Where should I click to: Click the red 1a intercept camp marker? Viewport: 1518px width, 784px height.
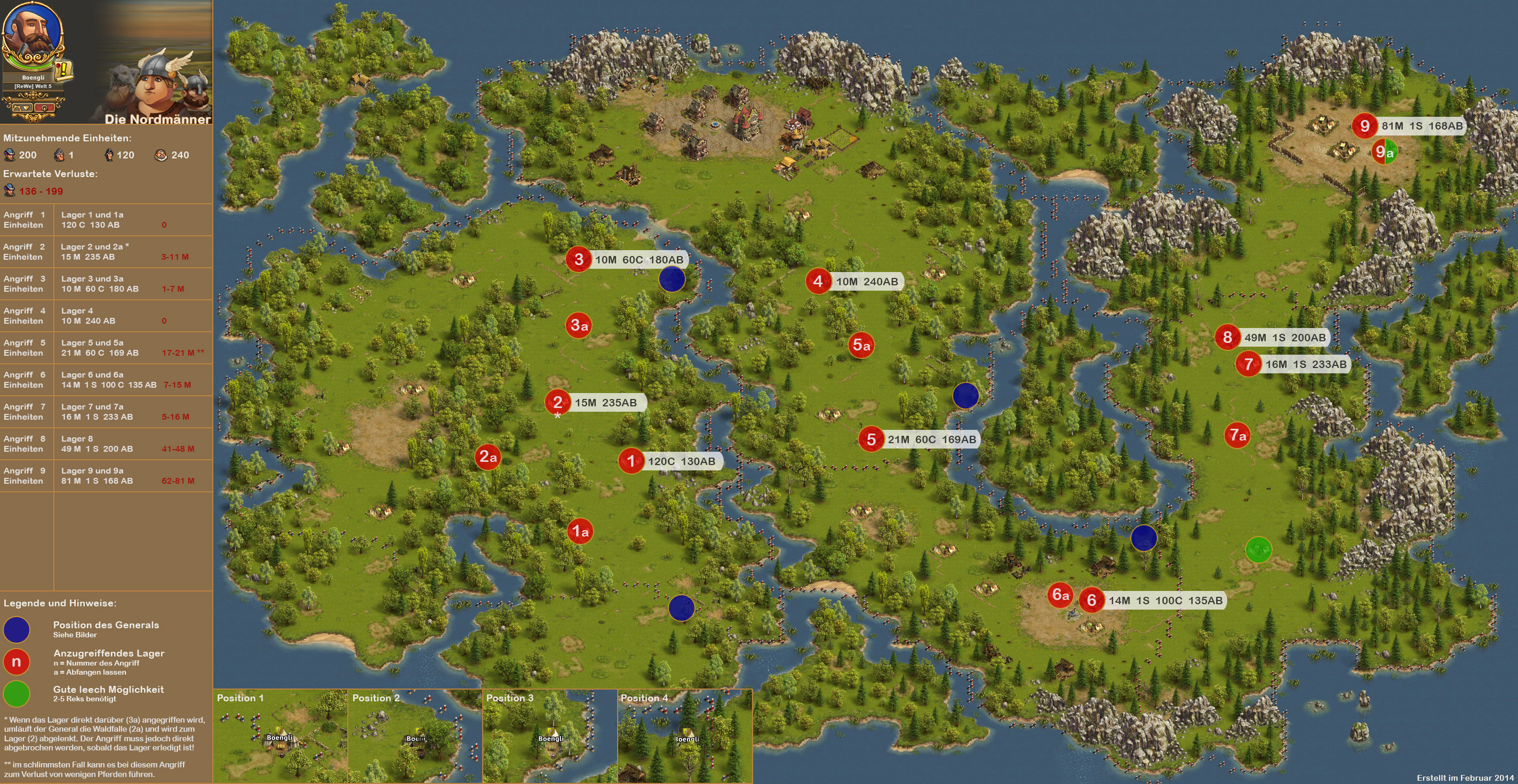point(580,531)
